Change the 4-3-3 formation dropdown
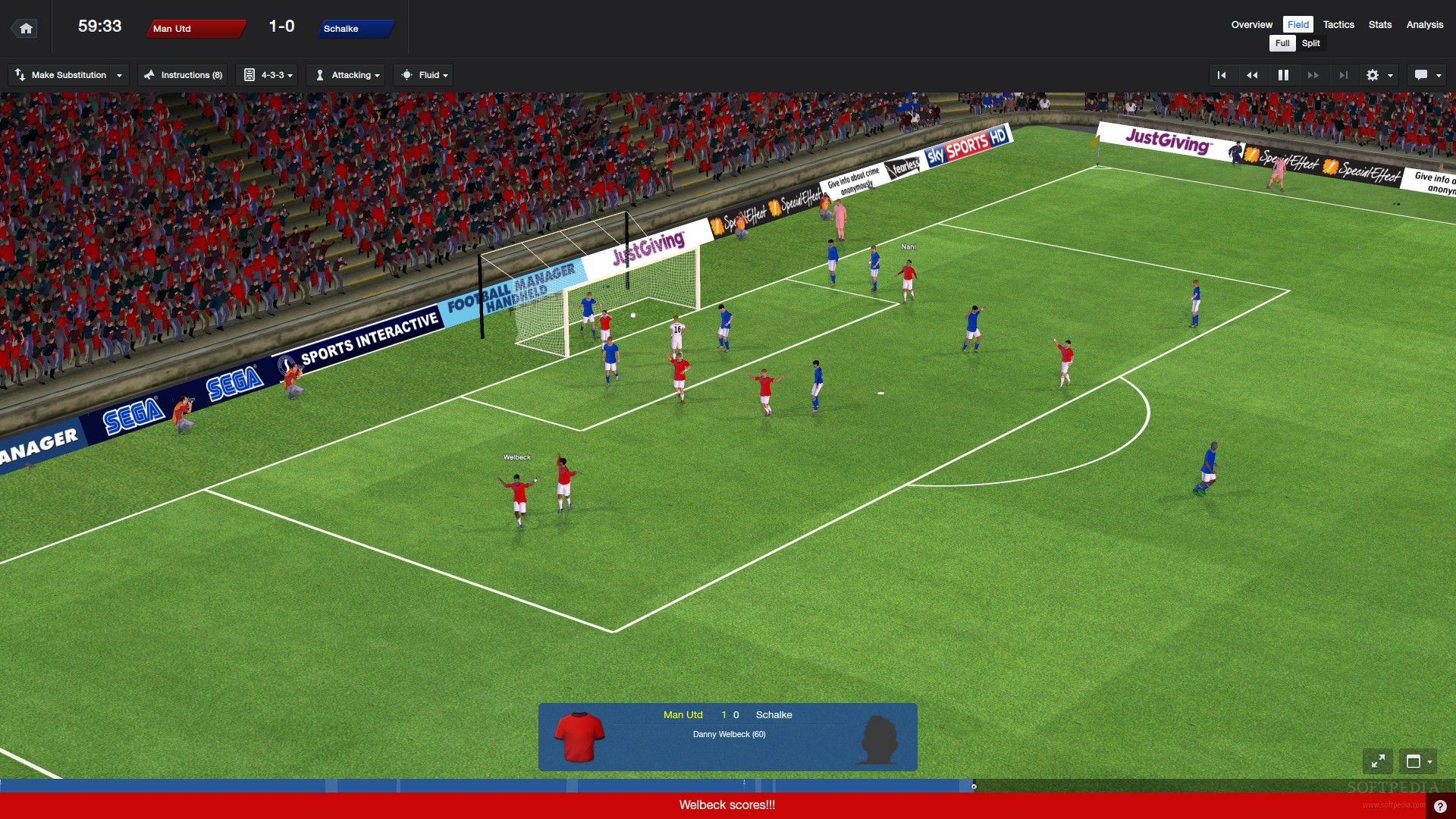 (269, 75)
